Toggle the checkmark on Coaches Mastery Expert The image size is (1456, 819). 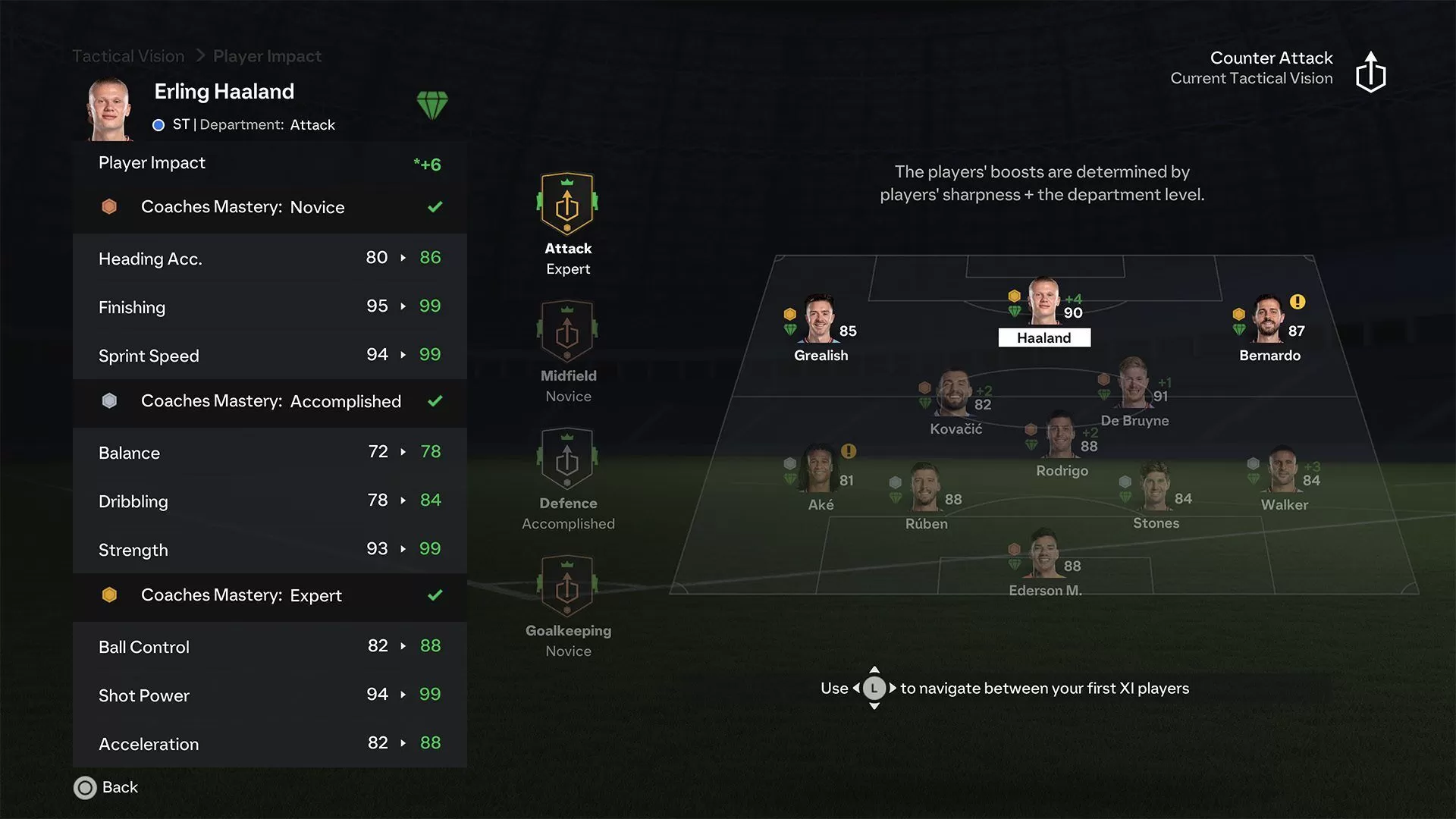[x=435, y=595]
